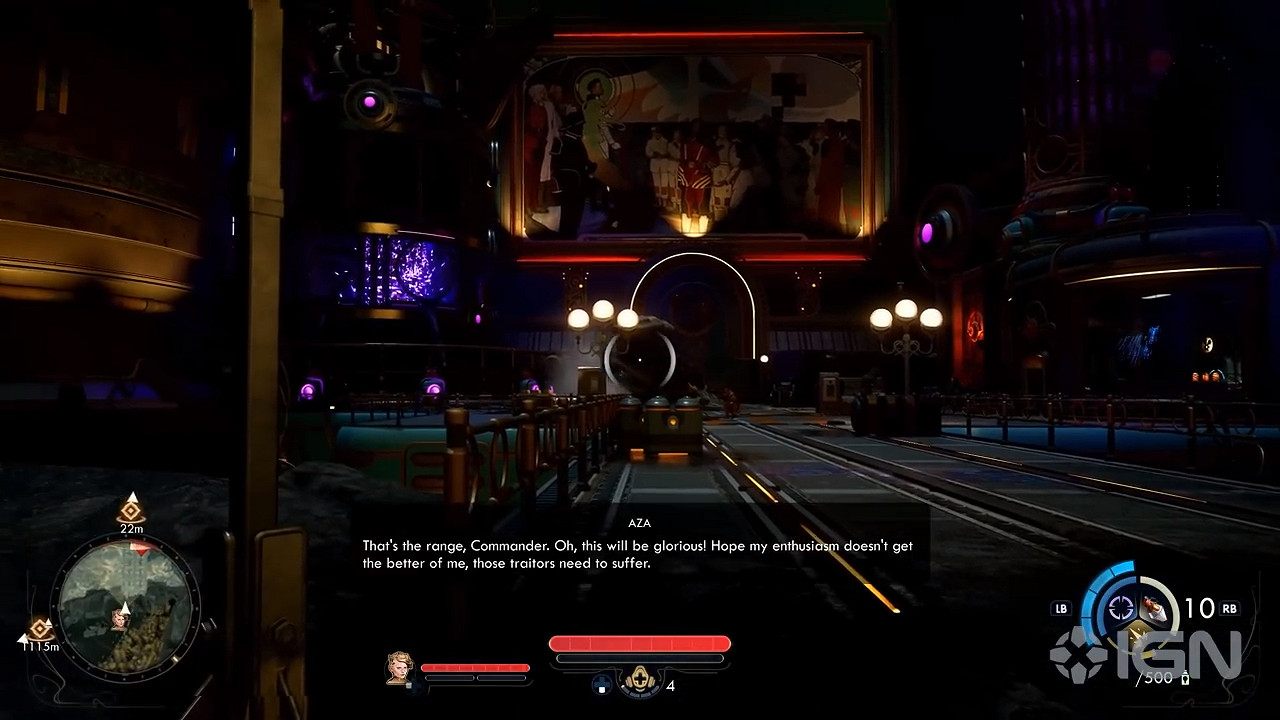
Task: Click the inhaler medkit icon above the boss bar
Action: pyautogui.click(x=641, y=678)
